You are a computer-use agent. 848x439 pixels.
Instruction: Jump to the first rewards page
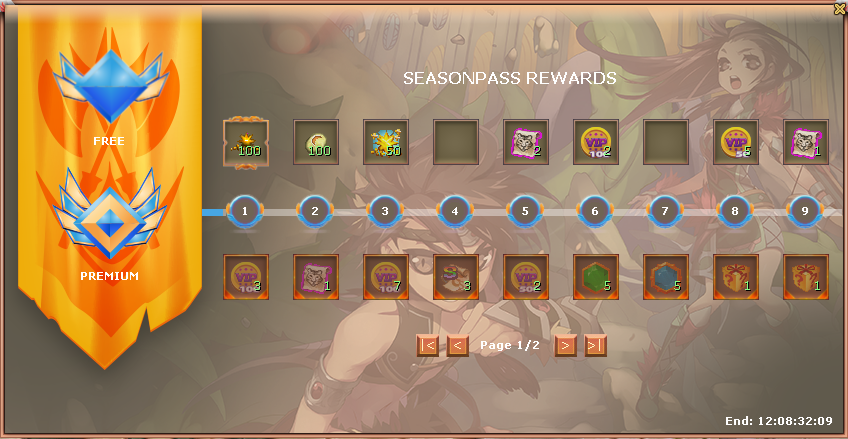(427, 345)
